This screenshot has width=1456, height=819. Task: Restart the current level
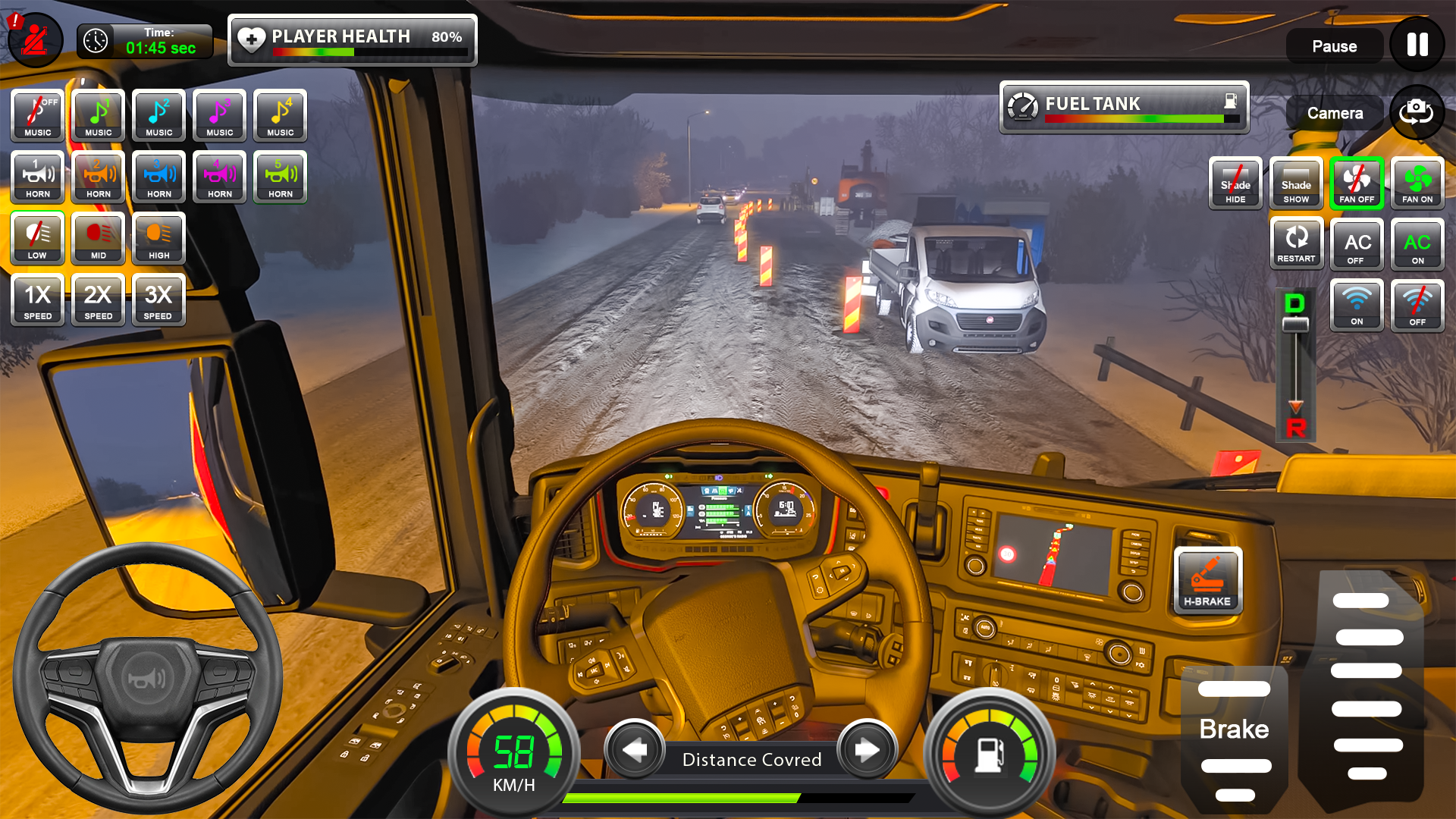[1296, 243]
